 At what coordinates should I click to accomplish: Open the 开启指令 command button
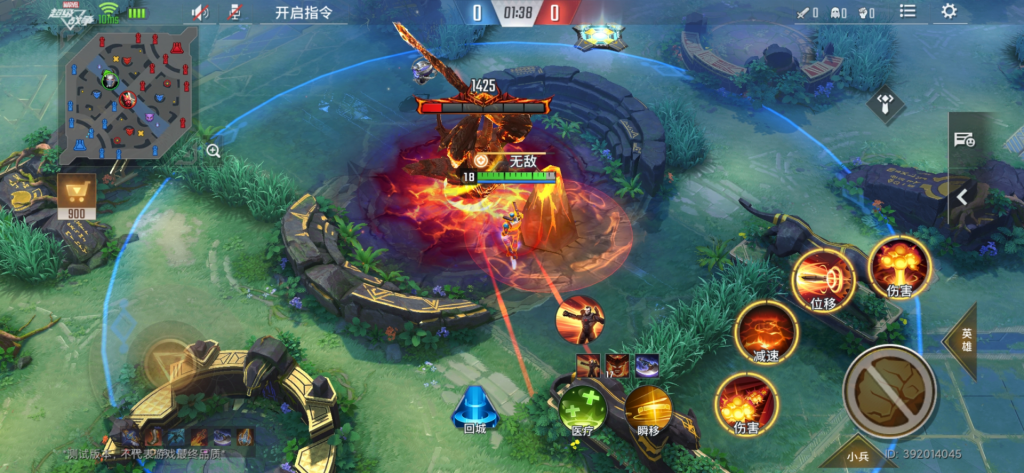point(303,13)
